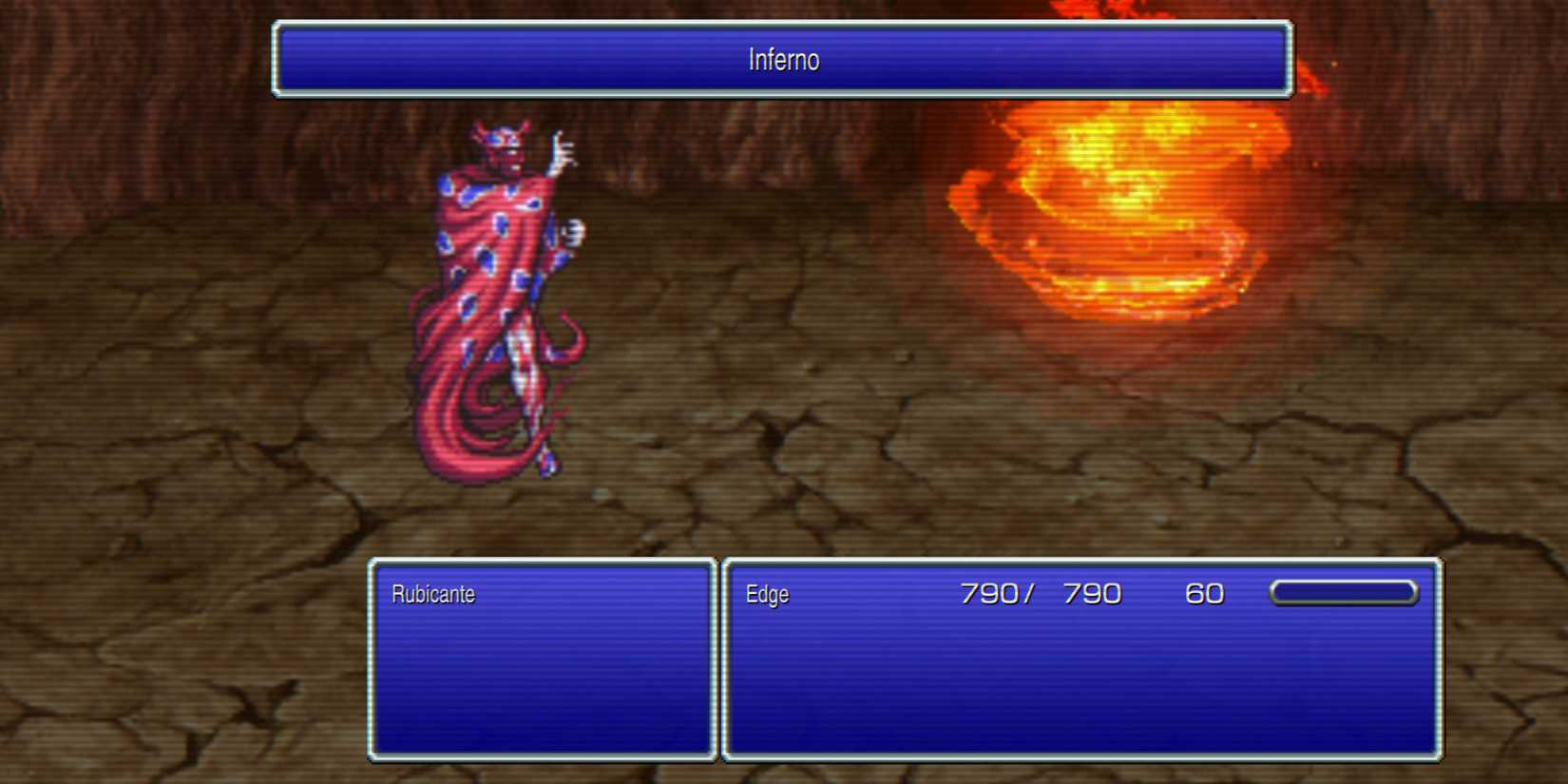Click Edge's MP value 60

point(1204,593)
